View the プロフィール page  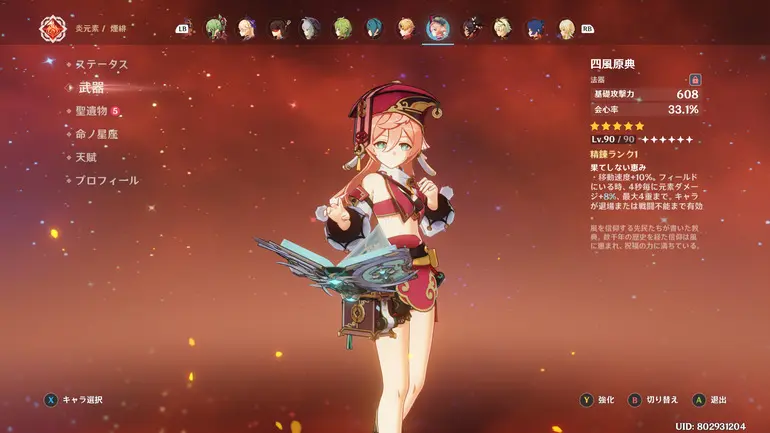tap(107, 181)
